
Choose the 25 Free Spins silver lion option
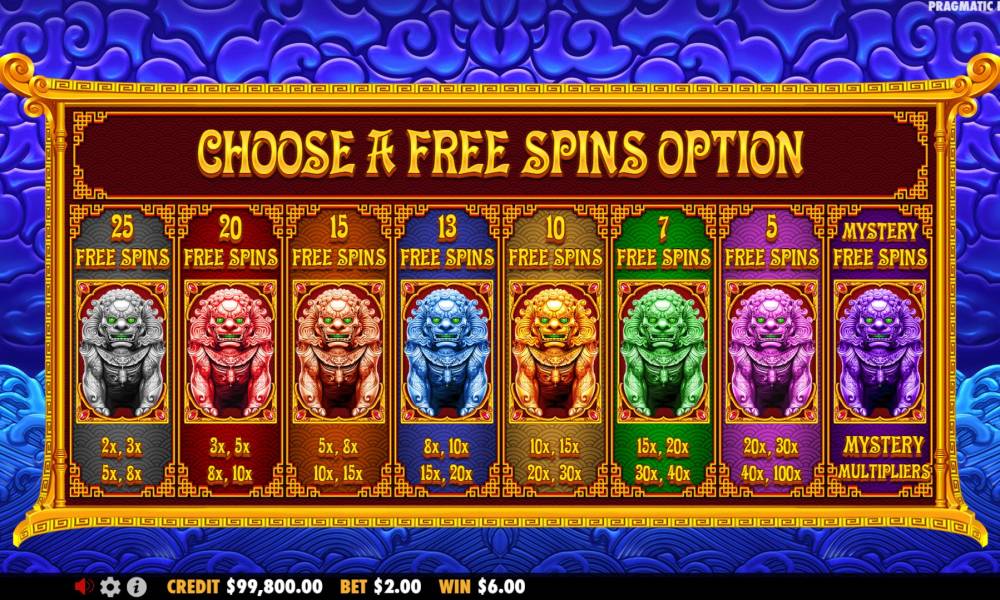[x=122, y=350]
